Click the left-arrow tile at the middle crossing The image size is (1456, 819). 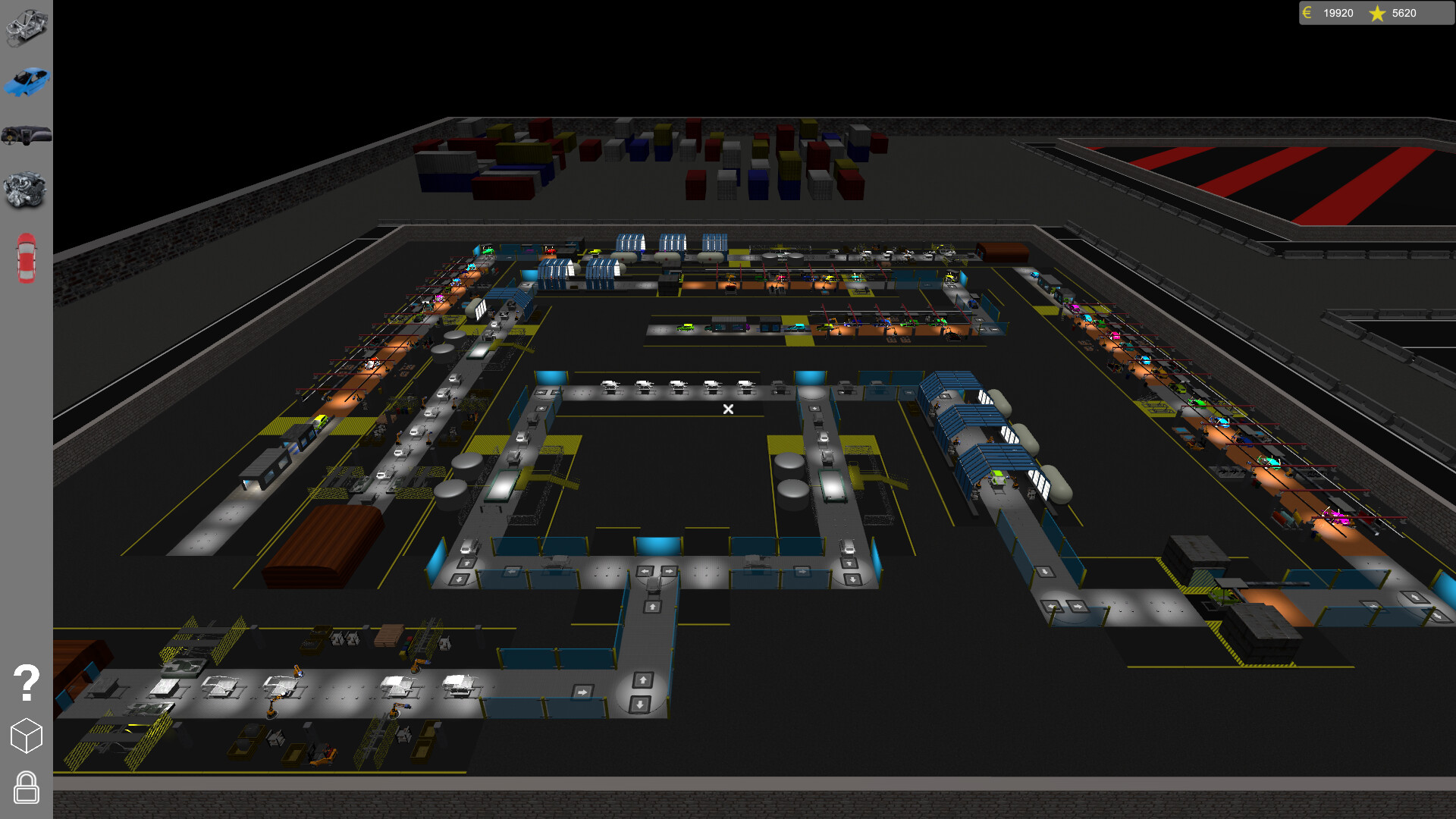[x=645, y=571]
